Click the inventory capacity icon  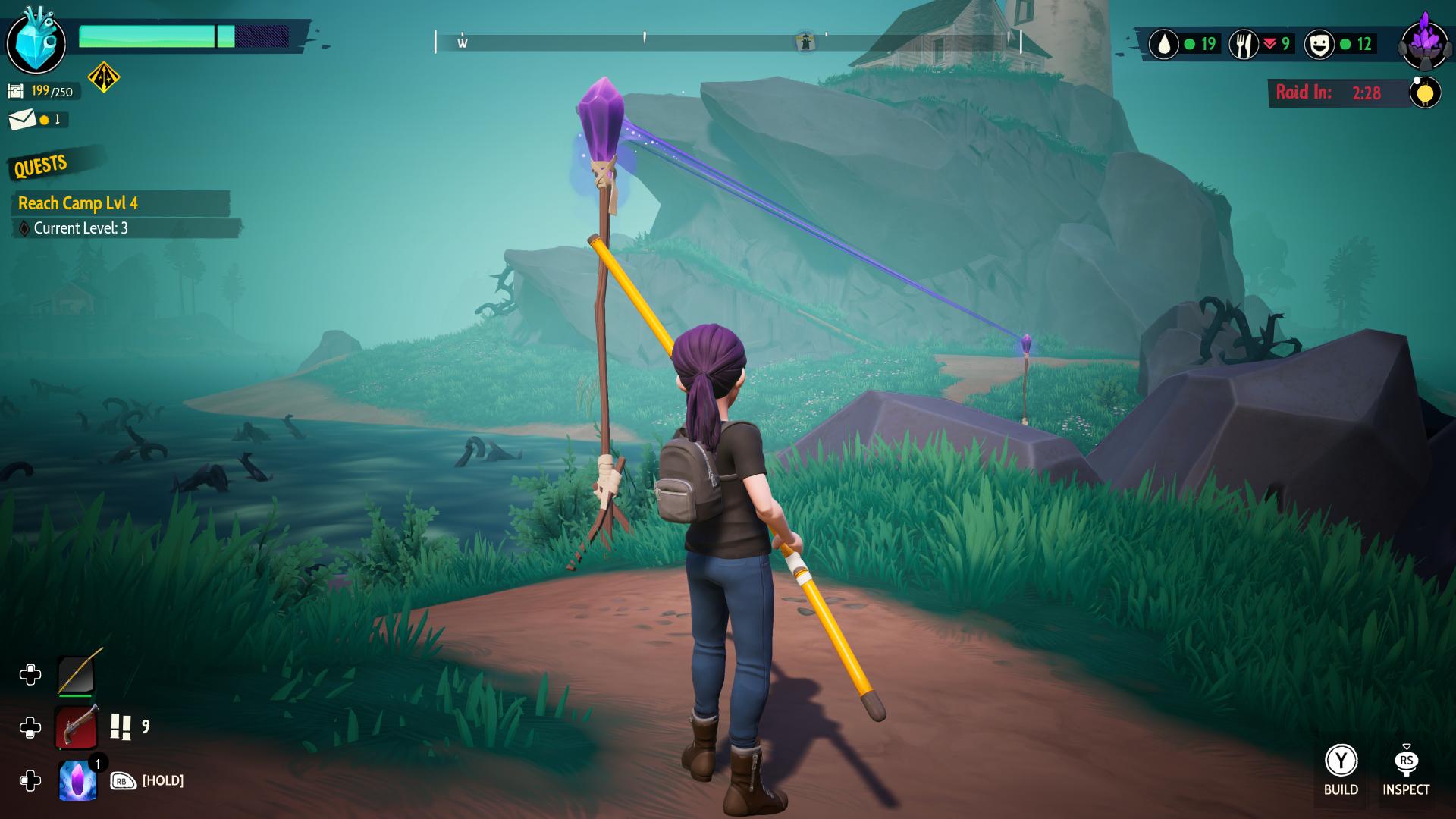click(x=15, y=92)
